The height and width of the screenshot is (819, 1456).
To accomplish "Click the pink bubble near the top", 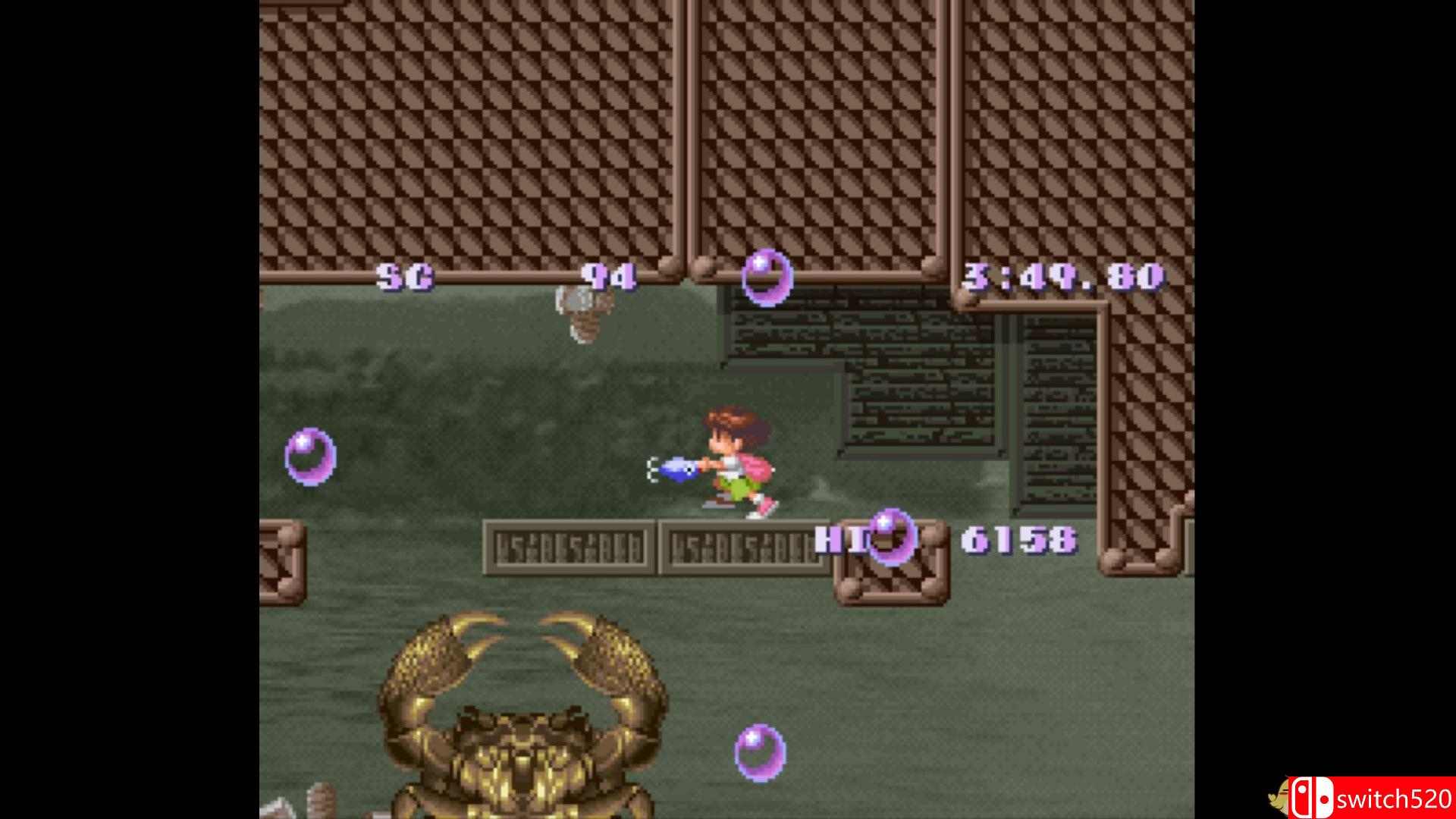I will pyautogui.click(x=766, y=277).
